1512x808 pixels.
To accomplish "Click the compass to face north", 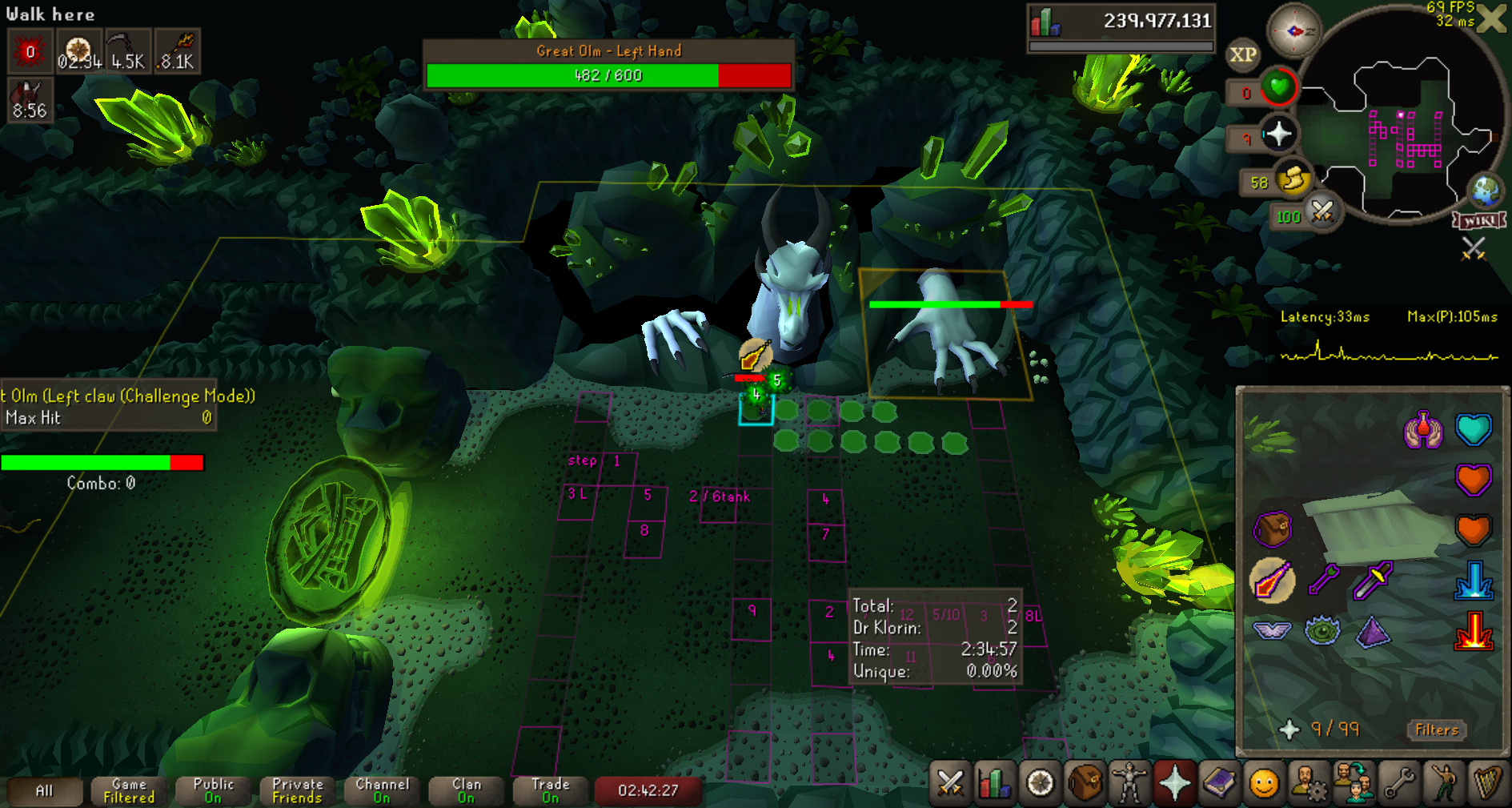I will click(1293, 31).
